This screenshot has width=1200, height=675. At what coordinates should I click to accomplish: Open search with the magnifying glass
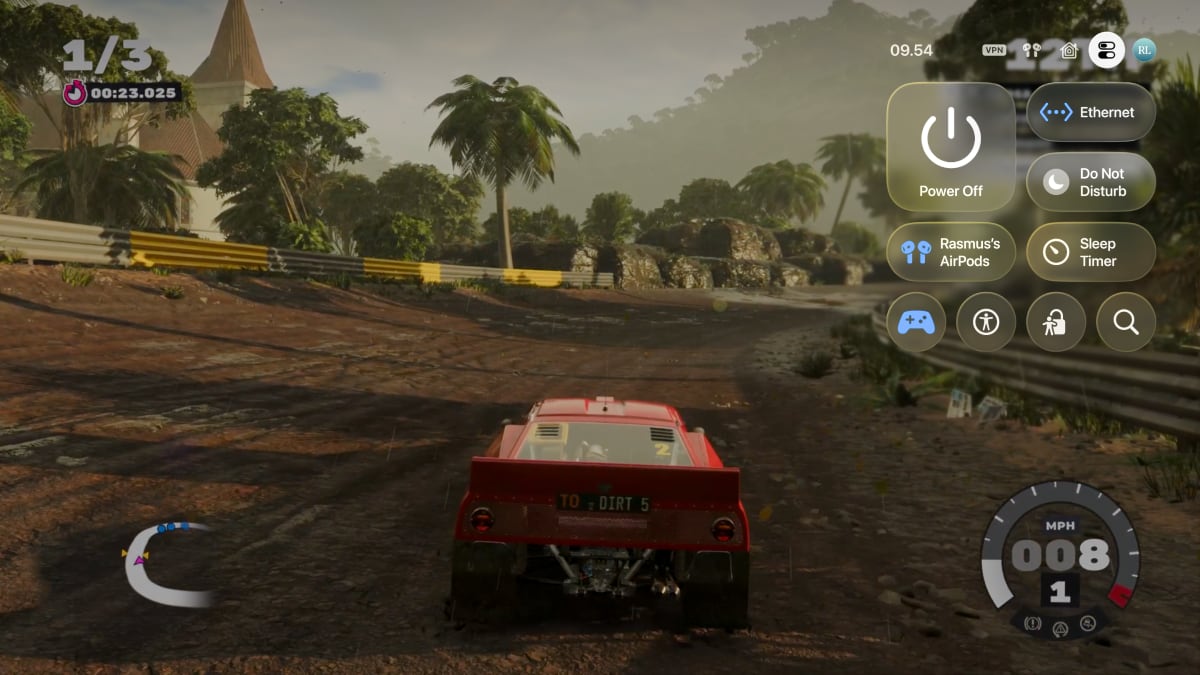[x=1126, y=322]
